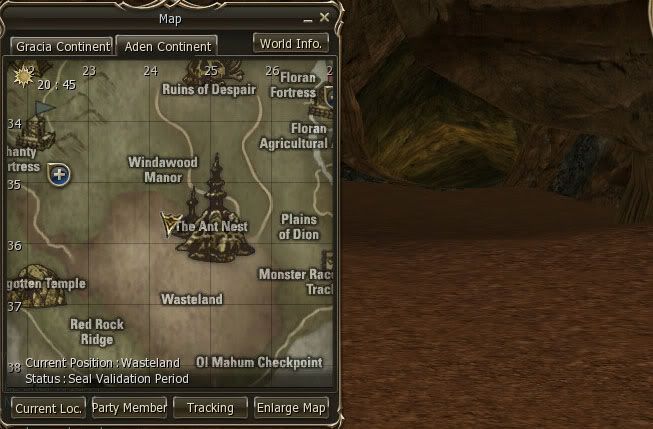Screen dimensions: 653x429
Task: Open the World Info. panel
Action: click(290, 44)
